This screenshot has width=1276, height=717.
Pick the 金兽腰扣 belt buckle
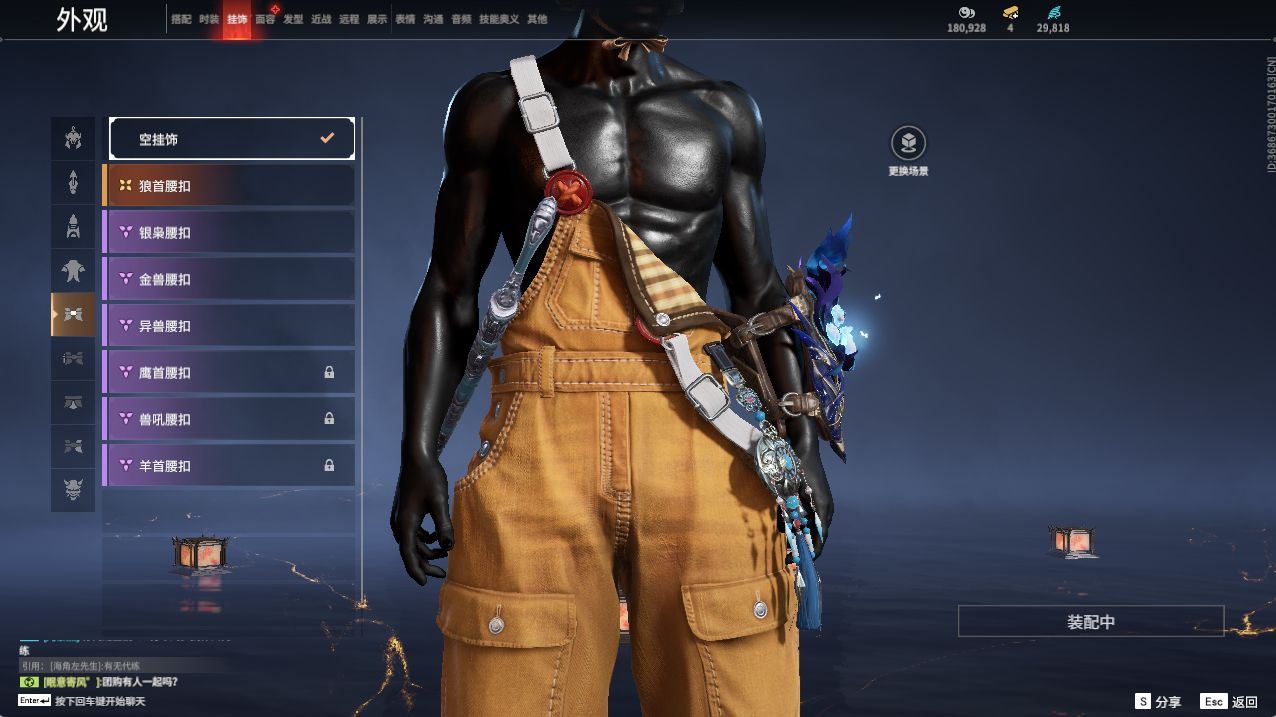(229, 279)
